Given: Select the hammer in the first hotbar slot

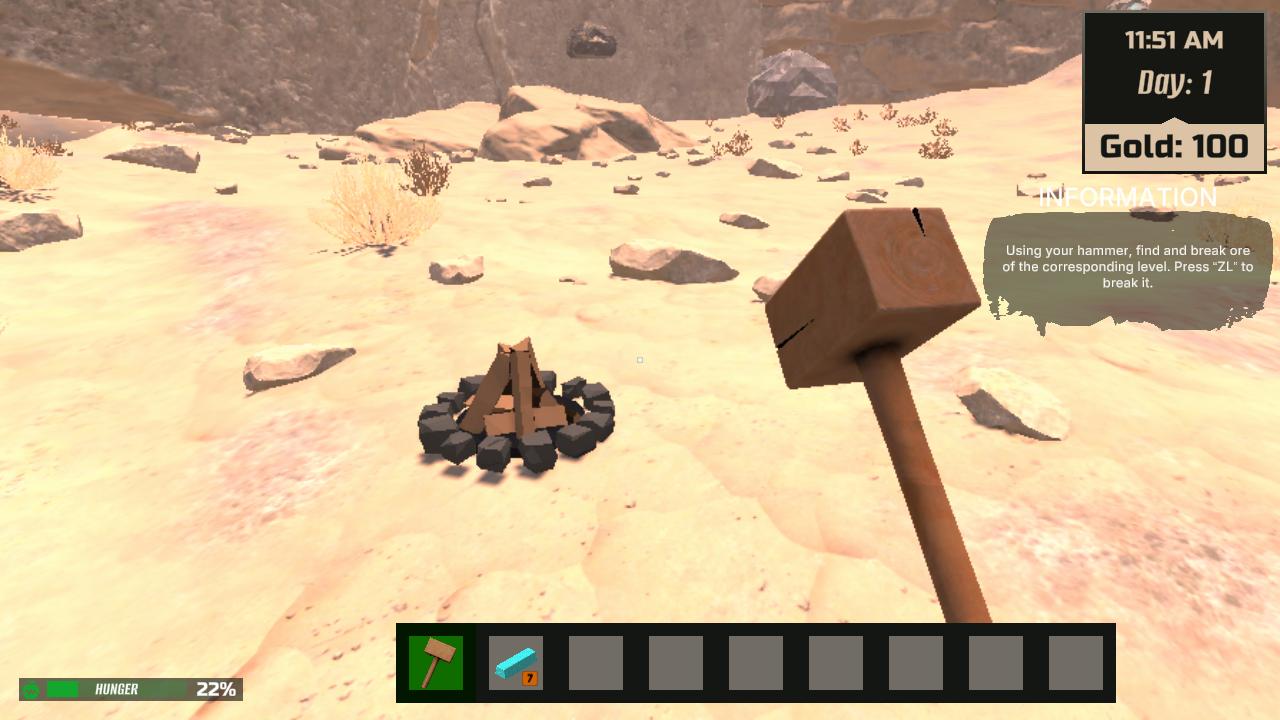Looking at the screenshot, I should (x=438, y=662).
